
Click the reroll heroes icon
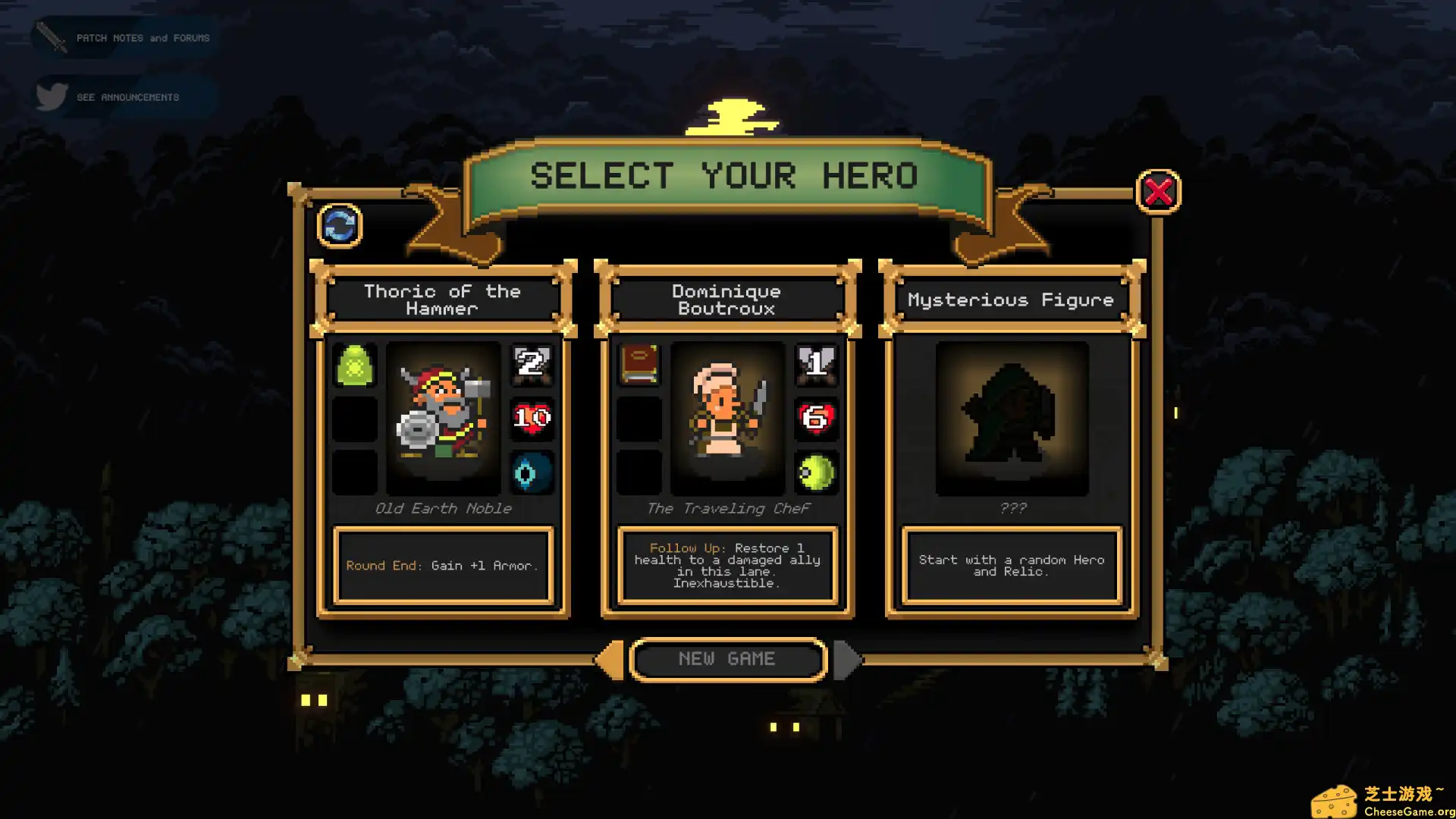click(x=340, y=226)
